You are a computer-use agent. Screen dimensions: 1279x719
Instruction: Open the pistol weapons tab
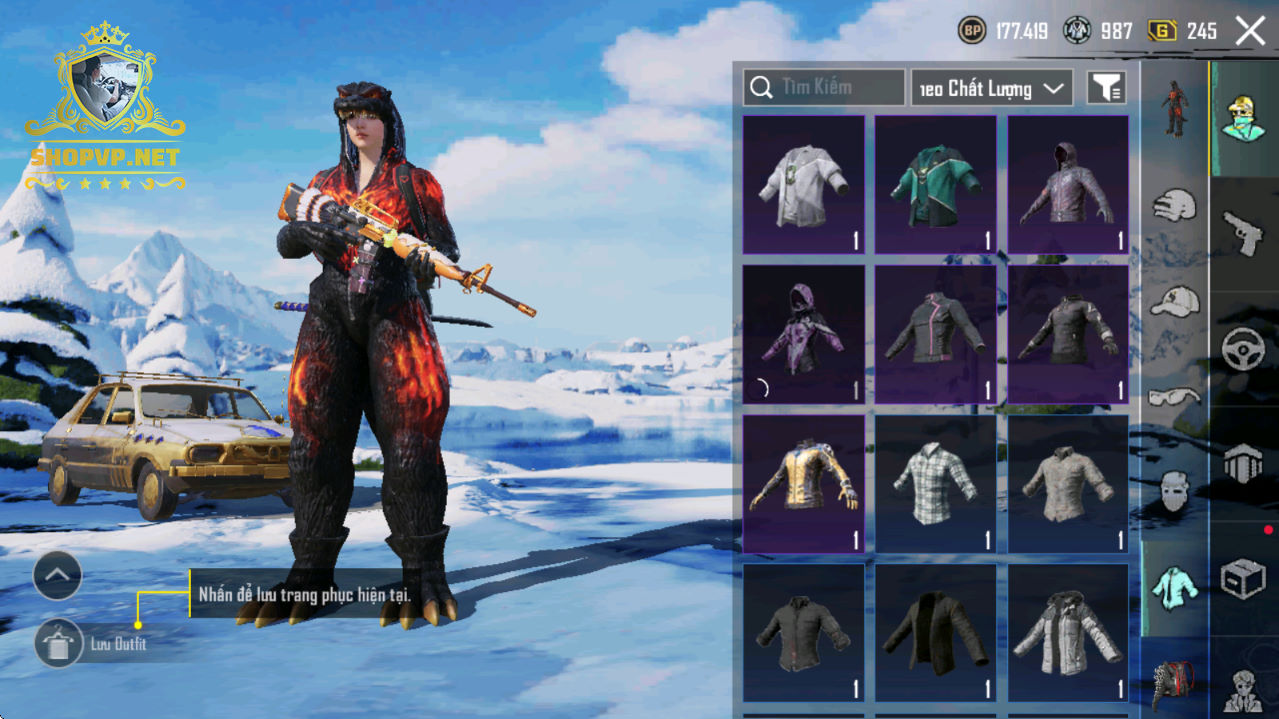tap(1244, 232)
